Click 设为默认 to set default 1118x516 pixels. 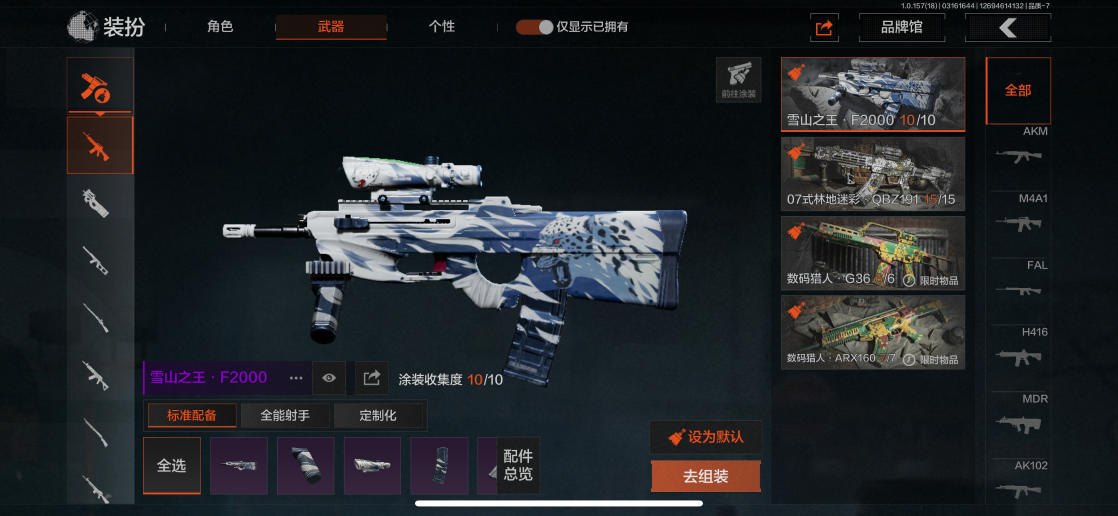point(706,437)
